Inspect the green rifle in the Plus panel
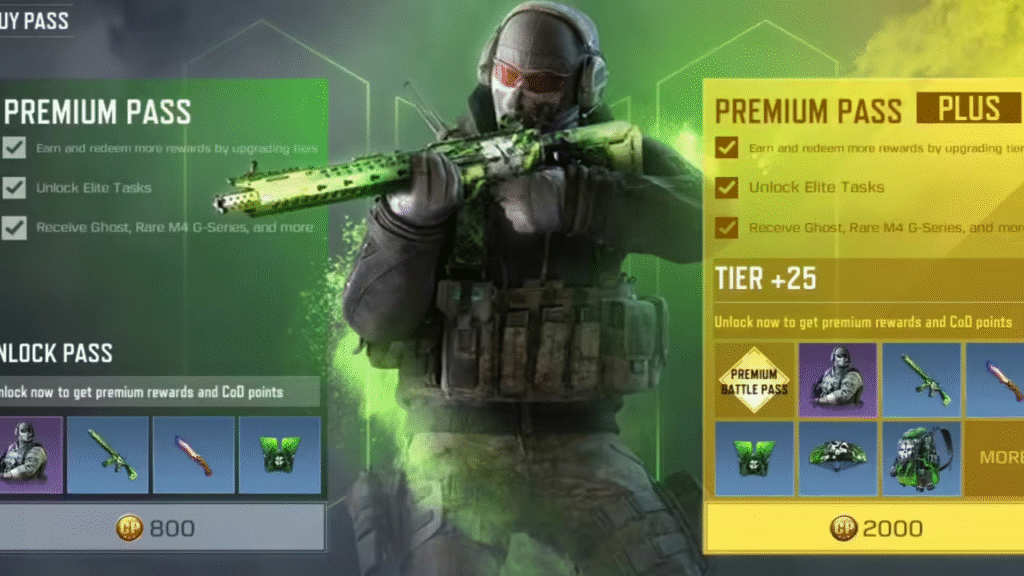1024x576 pixels. [921, 381]
